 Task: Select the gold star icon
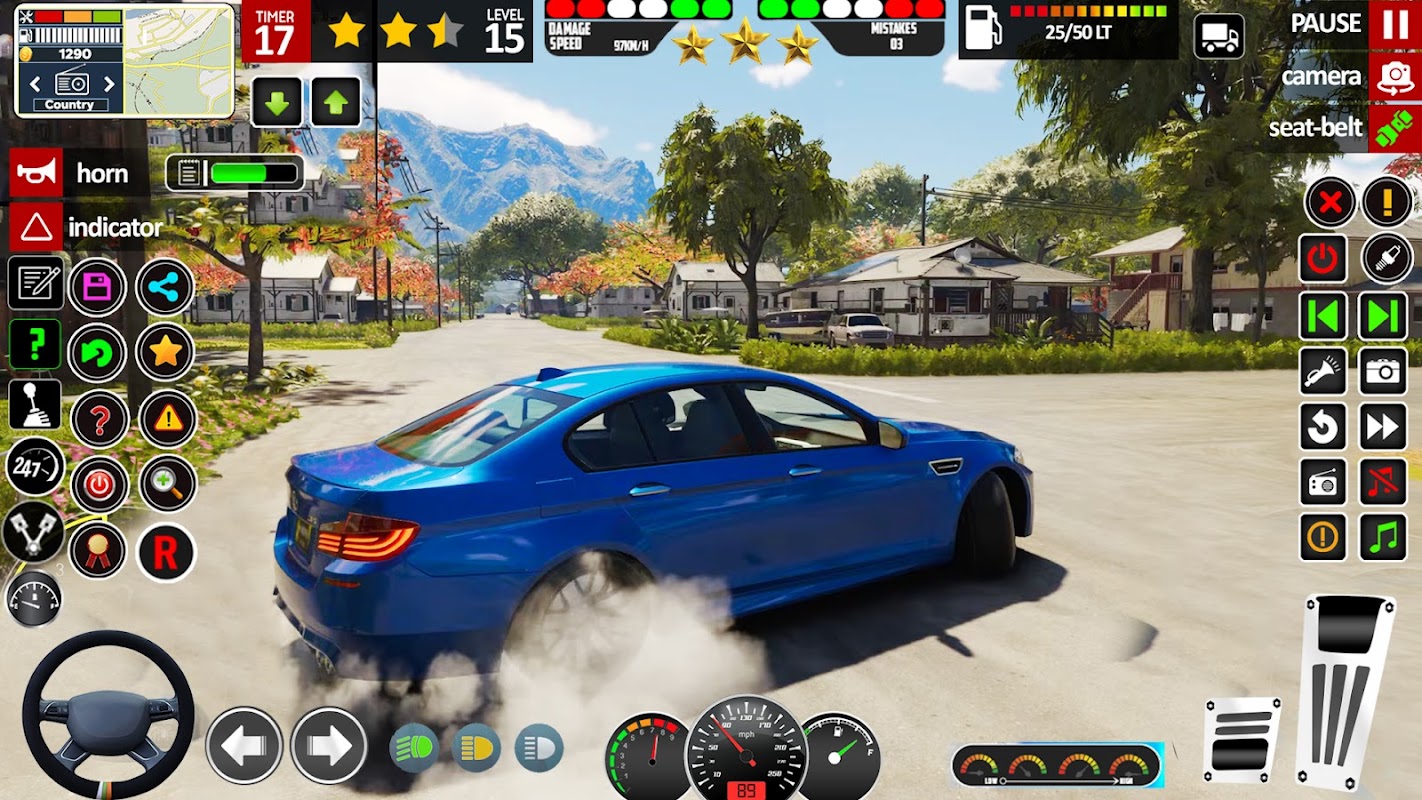click(165, 351)
